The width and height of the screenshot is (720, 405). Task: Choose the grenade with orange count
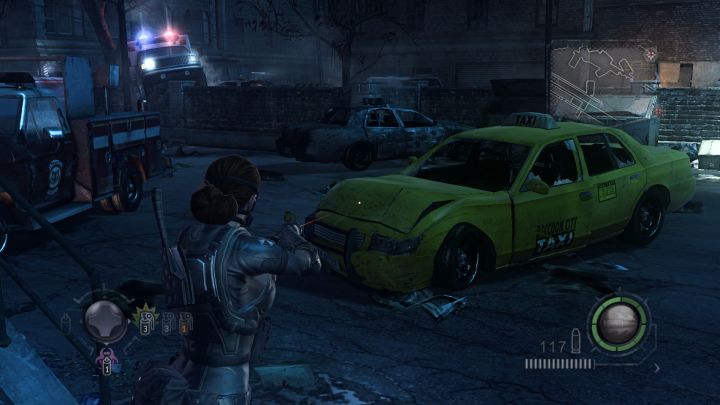tap(185, 322)
